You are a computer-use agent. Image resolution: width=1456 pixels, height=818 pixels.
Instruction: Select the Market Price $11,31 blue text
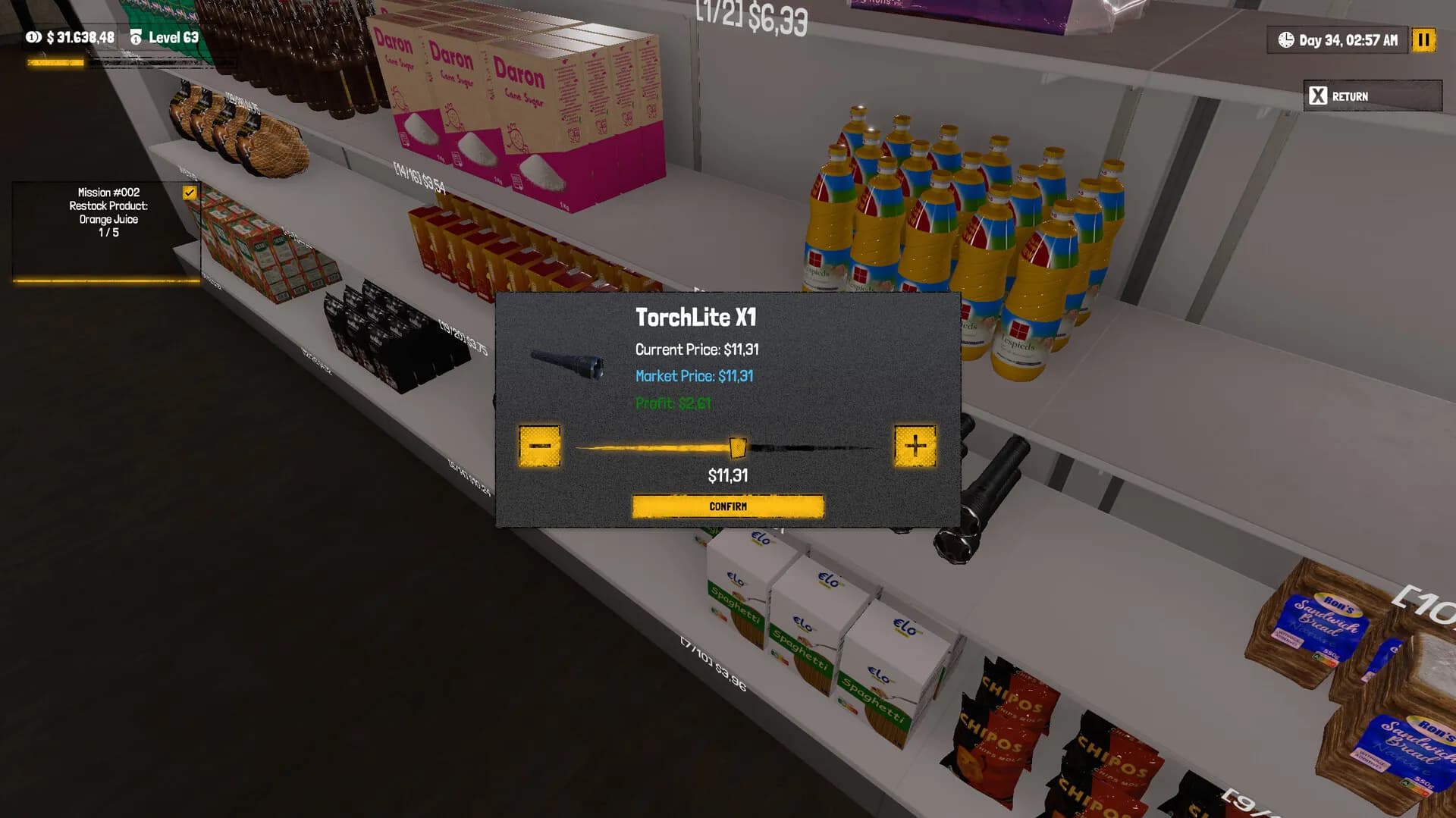point(694,376)
